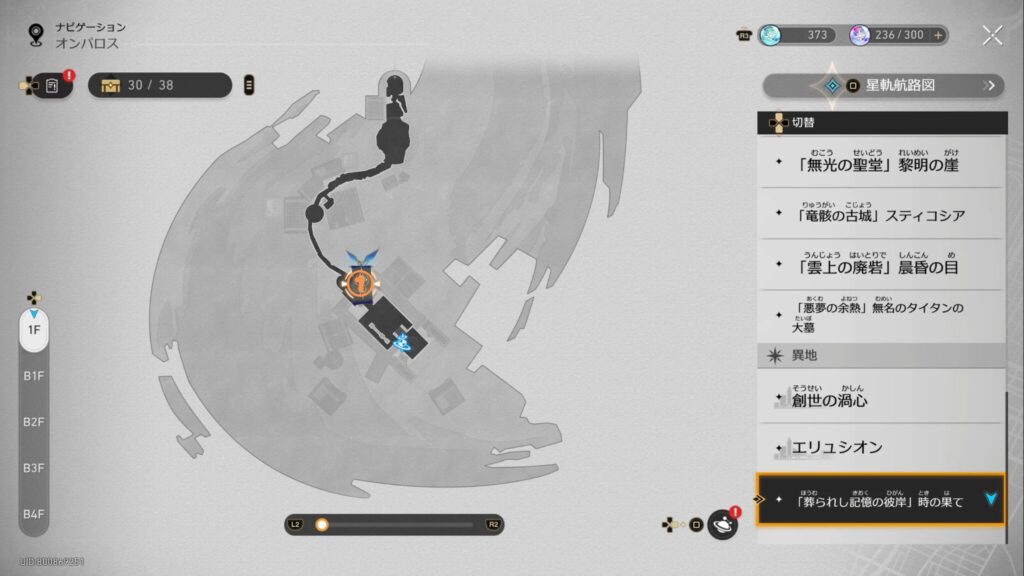The height and width of the screenshot is (576, 1024).
Task: Open the treasure chest counter 30/38
Action: [x=160, y=86]
